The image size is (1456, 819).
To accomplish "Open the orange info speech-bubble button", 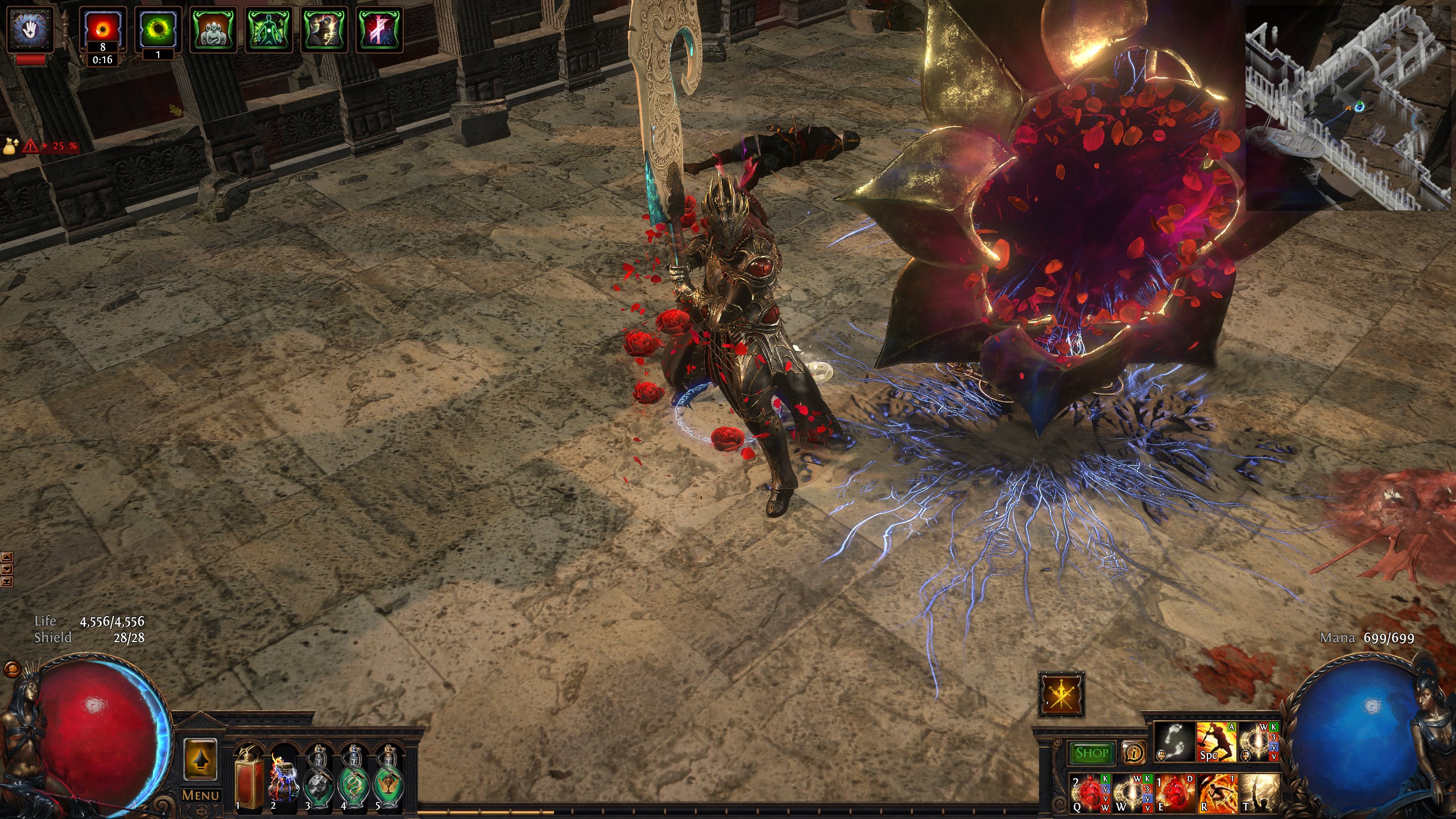I will pyautogui.click(x=1134, y=753).
